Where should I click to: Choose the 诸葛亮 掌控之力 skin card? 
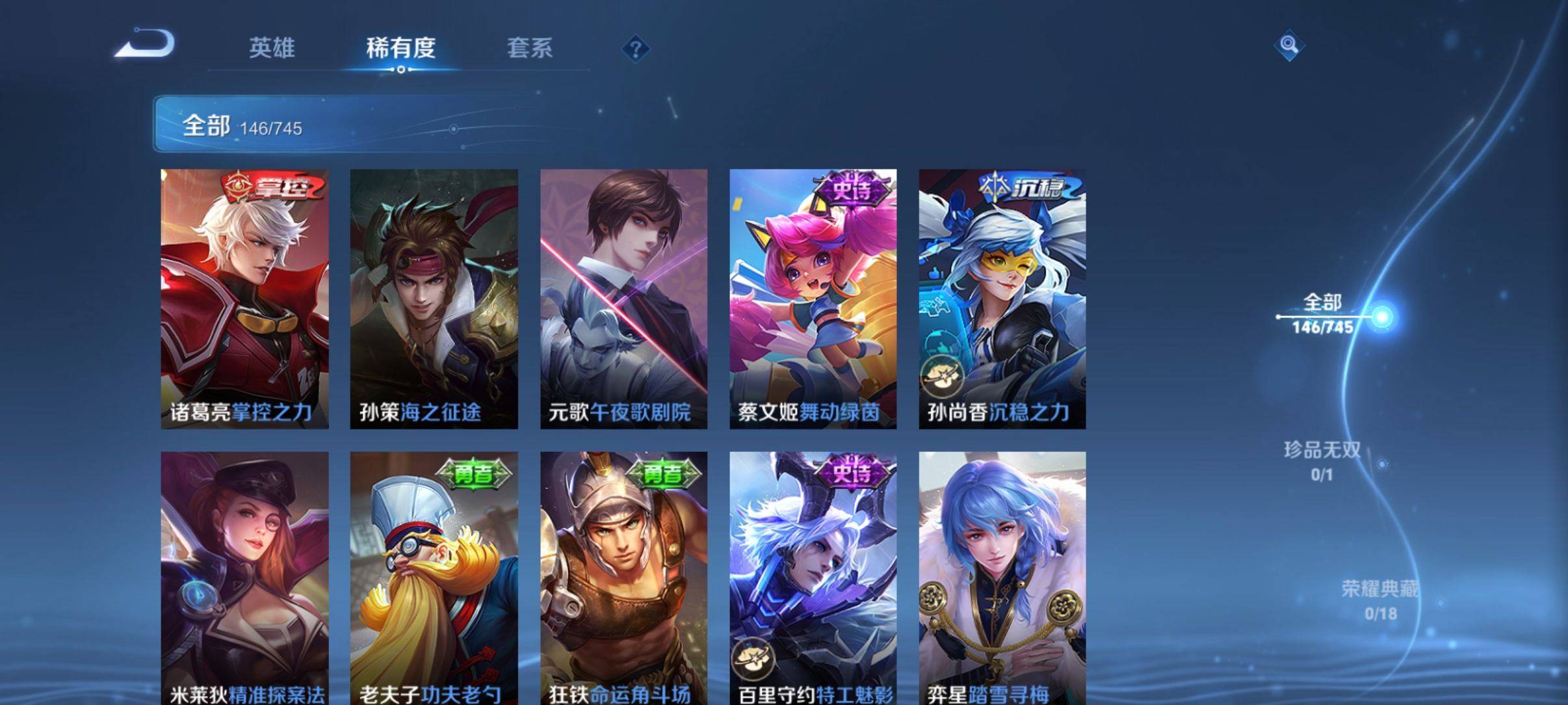pos(244,299)
